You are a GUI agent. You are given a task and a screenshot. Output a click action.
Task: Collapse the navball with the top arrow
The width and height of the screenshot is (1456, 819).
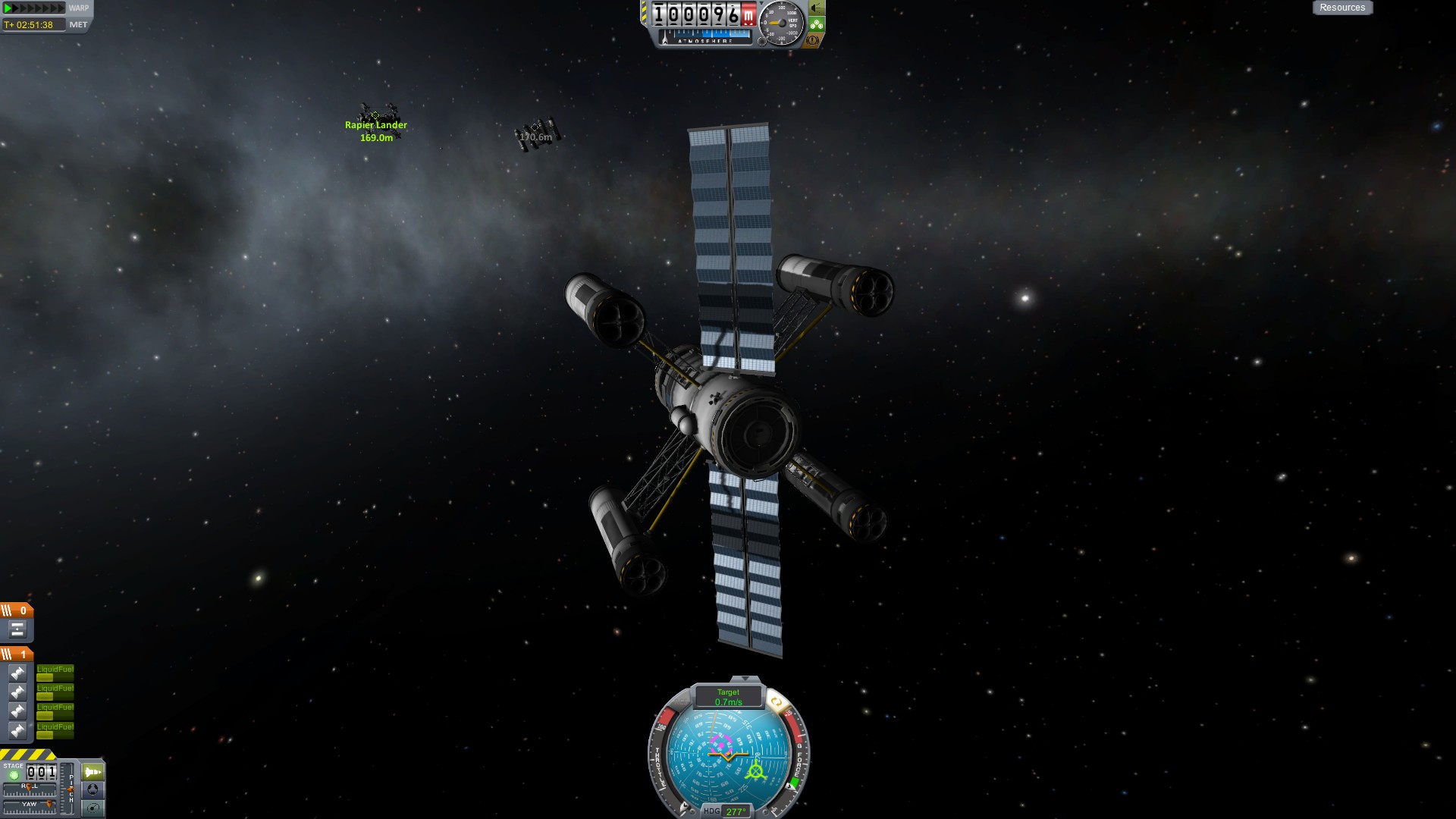pos(745,679)
